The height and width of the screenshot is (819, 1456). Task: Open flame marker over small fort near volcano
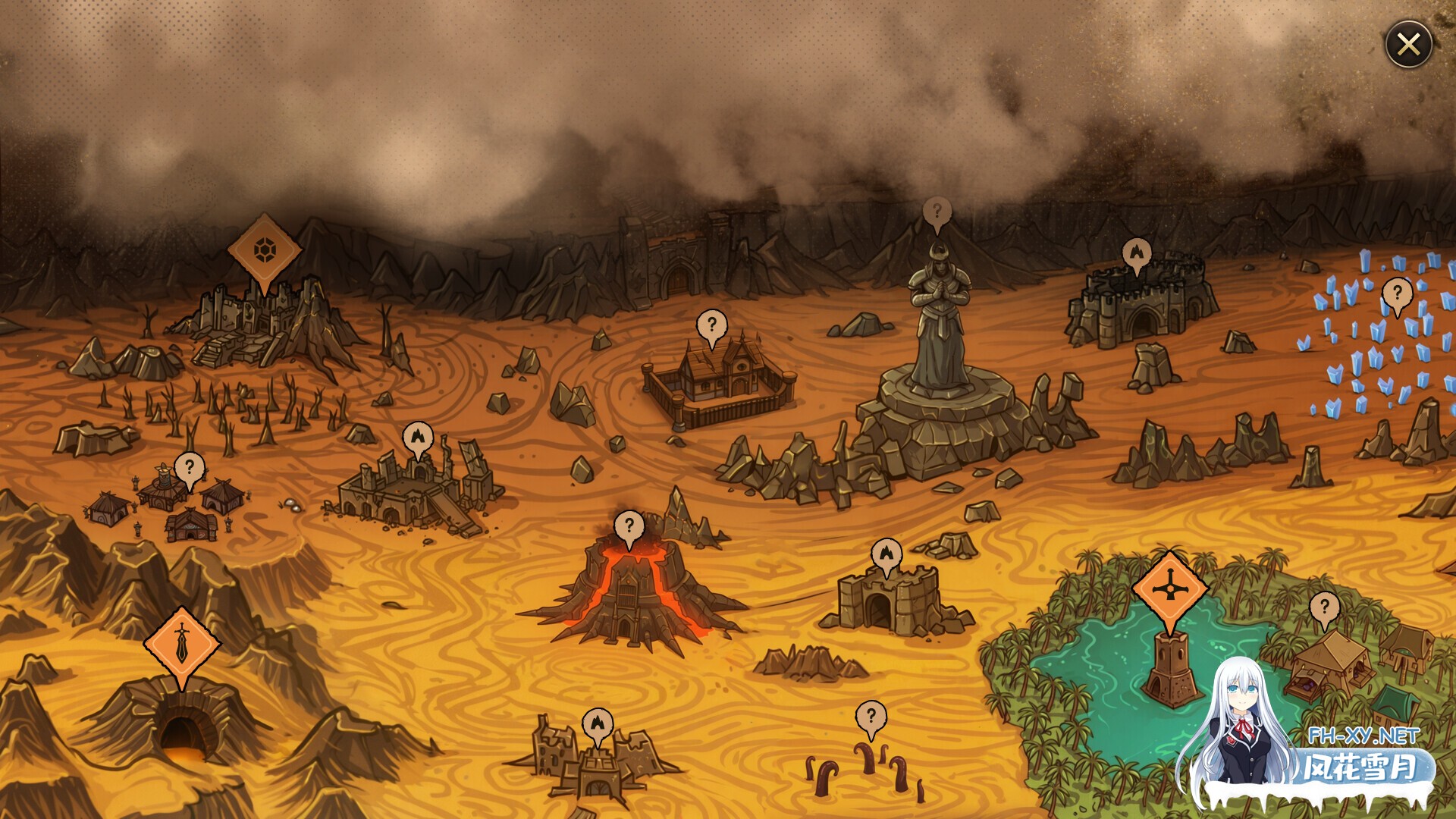pos(886,554)
